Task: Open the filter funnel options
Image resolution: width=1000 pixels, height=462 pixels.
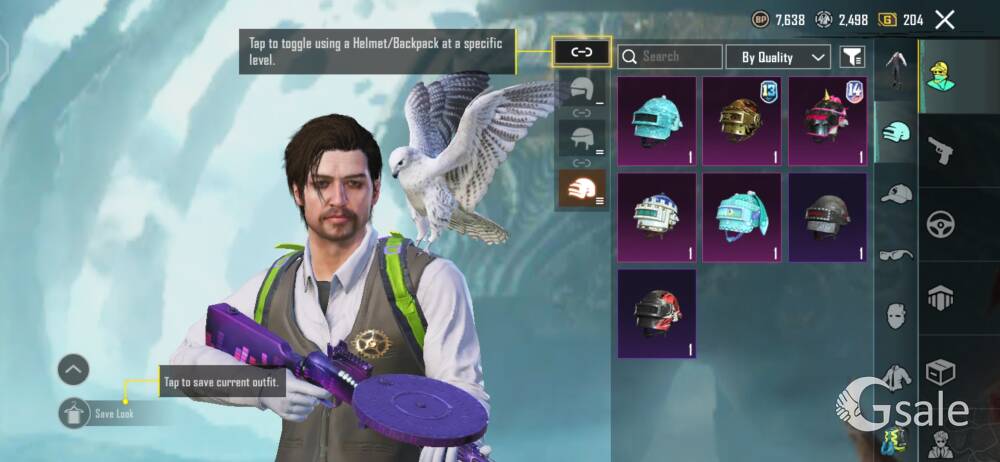Action: click(852, 57)
